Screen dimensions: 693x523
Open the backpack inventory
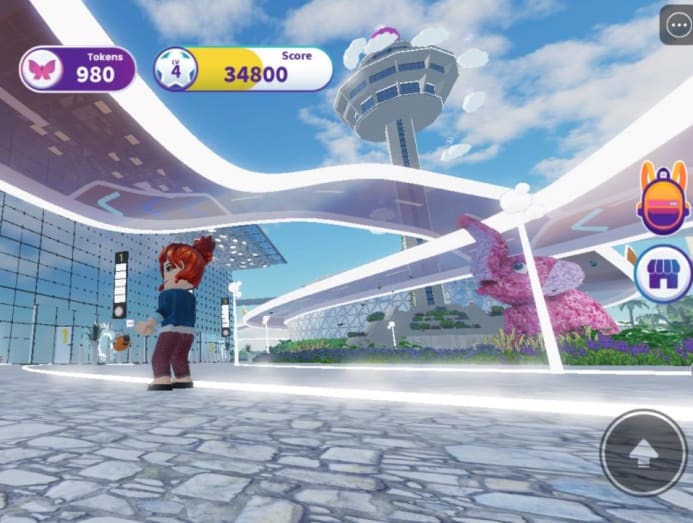click(x=663, y=197)
